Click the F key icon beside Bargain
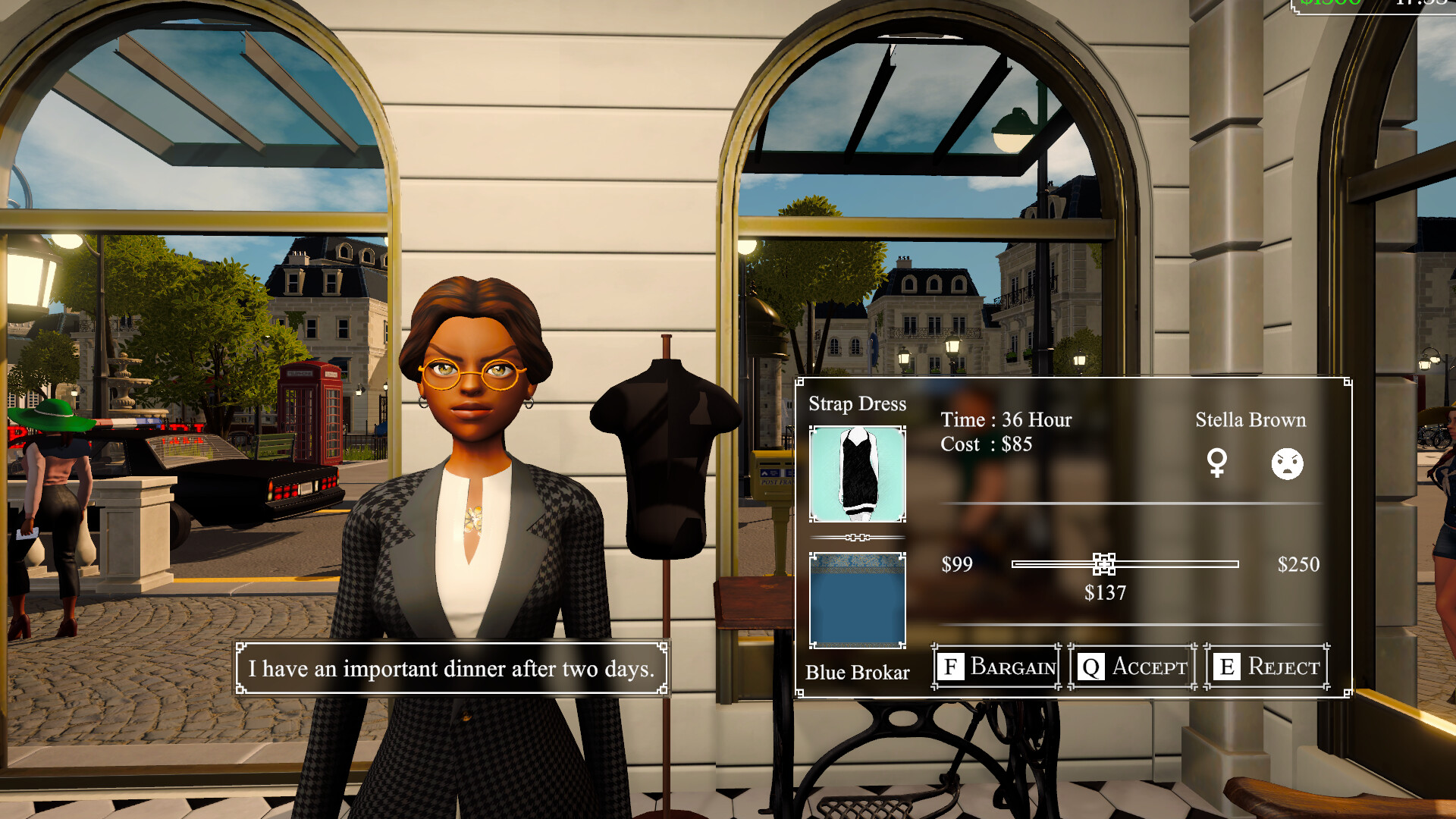Image resolution: width=1456 pixels, height=819 pixels. coord(951,667)
